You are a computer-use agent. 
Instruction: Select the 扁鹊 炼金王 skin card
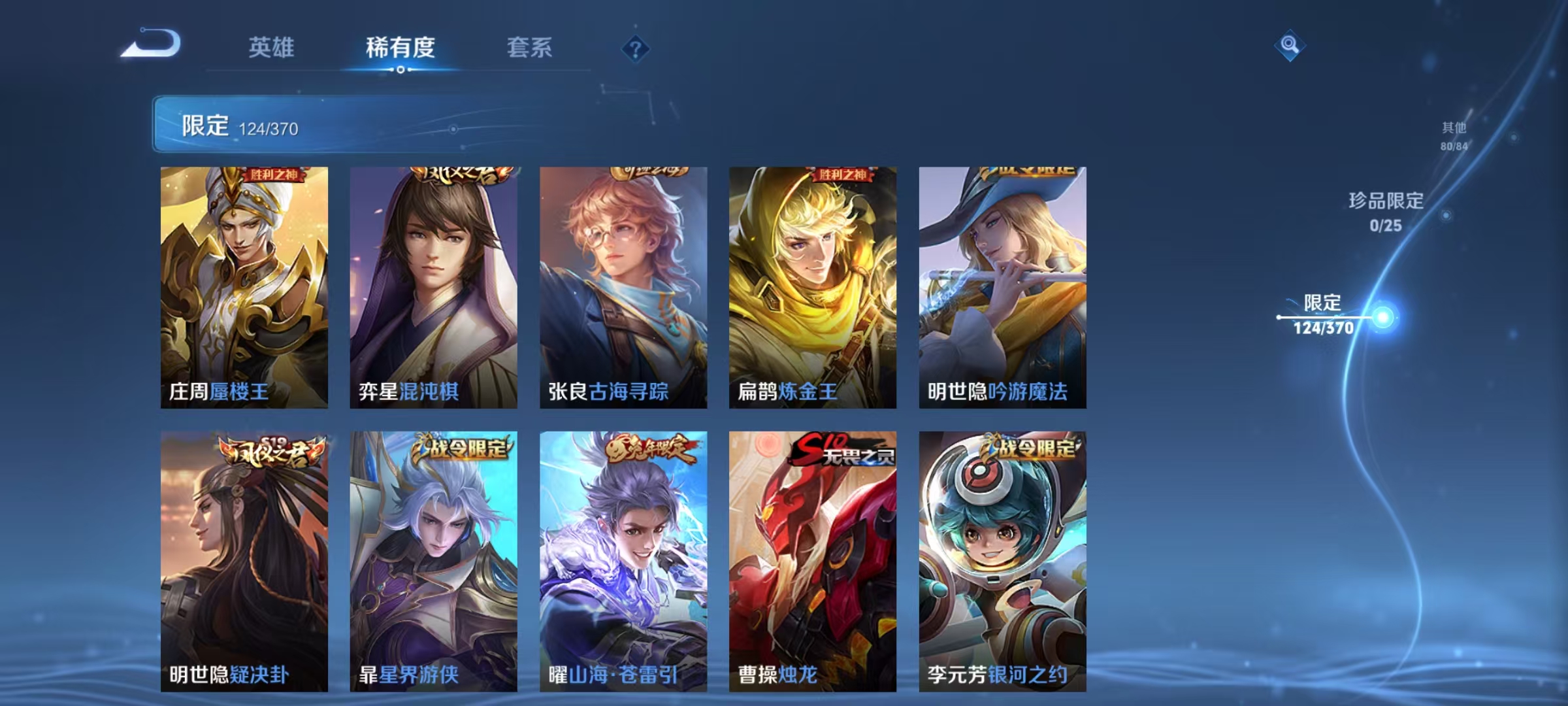coord(812,288)
